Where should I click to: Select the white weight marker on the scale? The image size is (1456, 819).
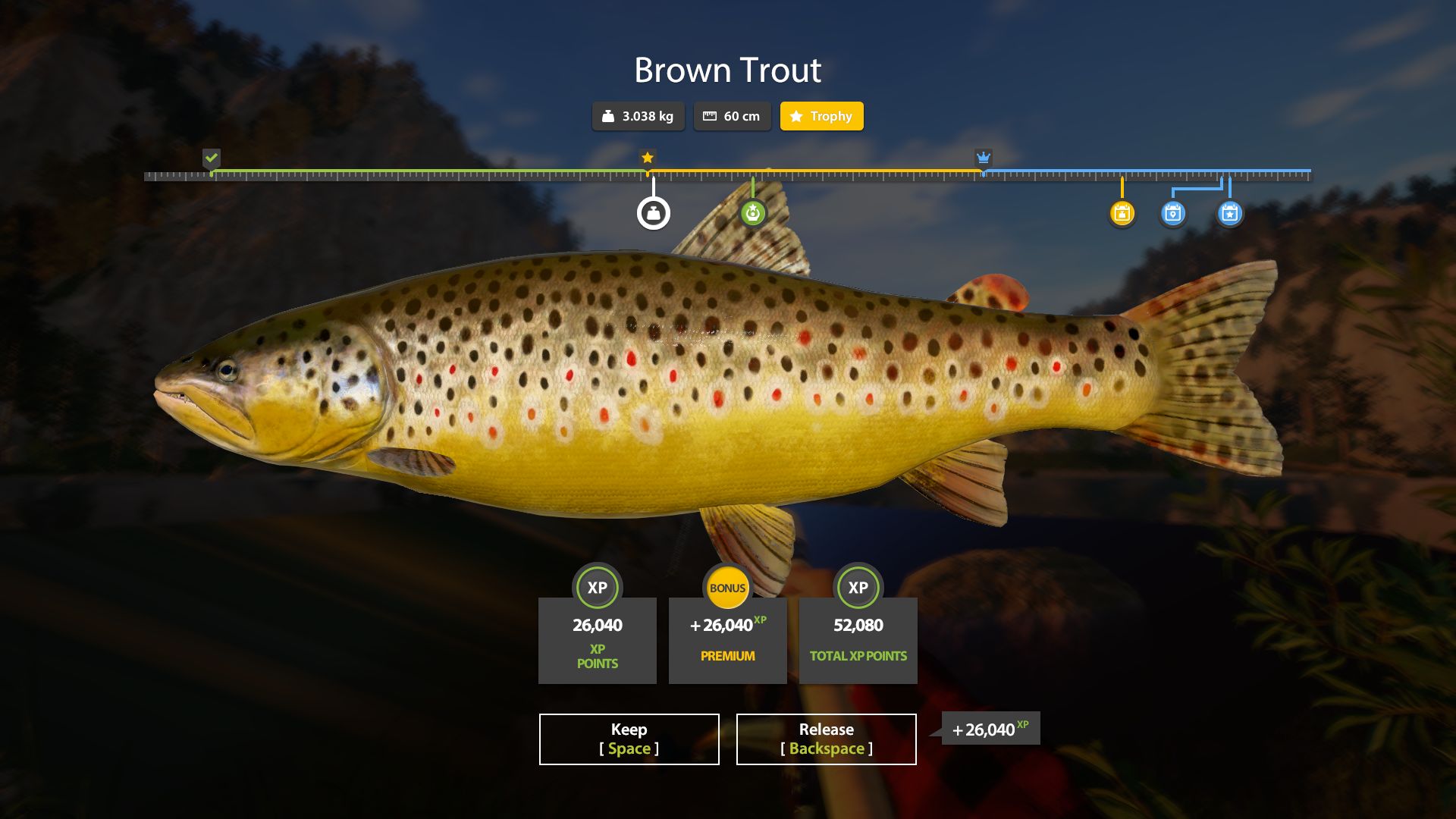653,213
